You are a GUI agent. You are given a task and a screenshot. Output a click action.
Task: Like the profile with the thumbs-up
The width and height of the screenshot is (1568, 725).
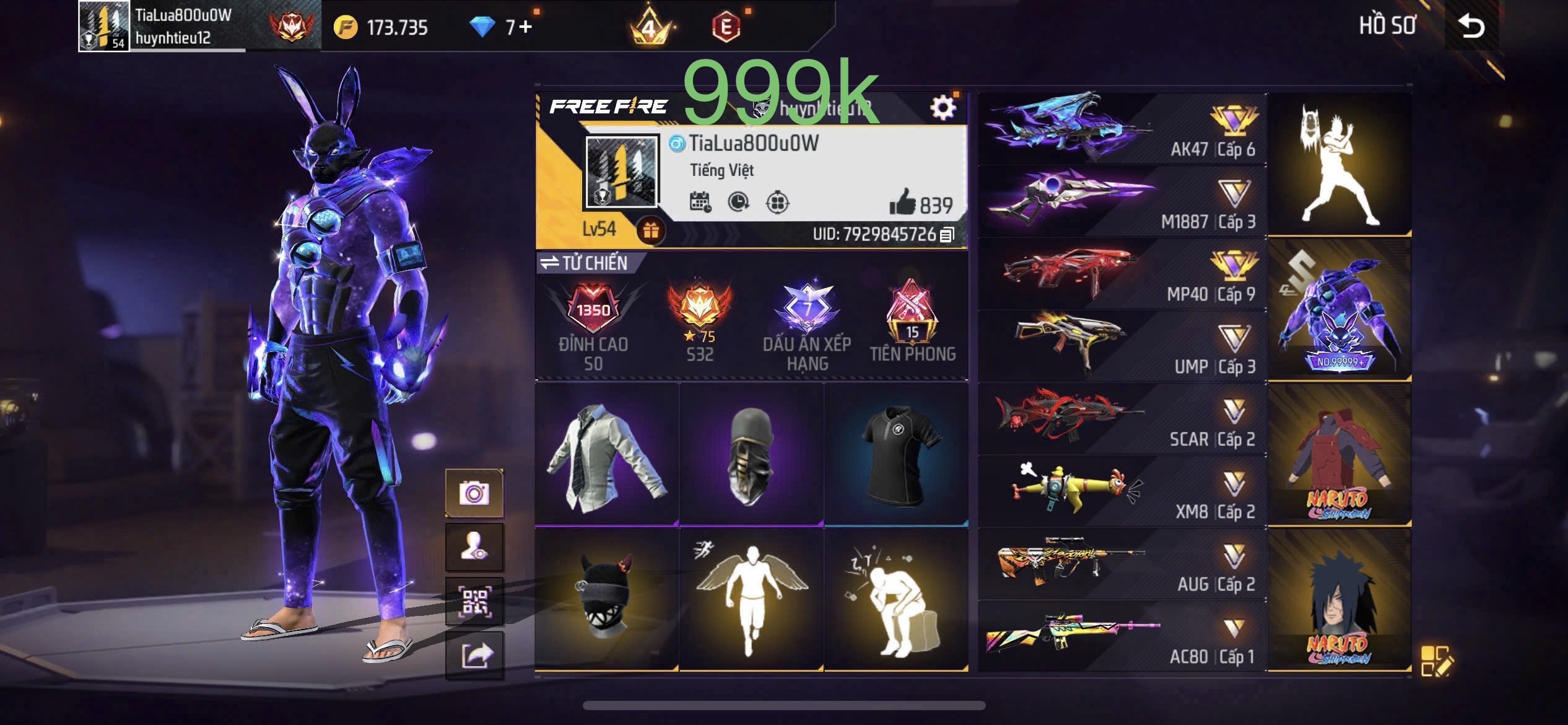point(902,202)
